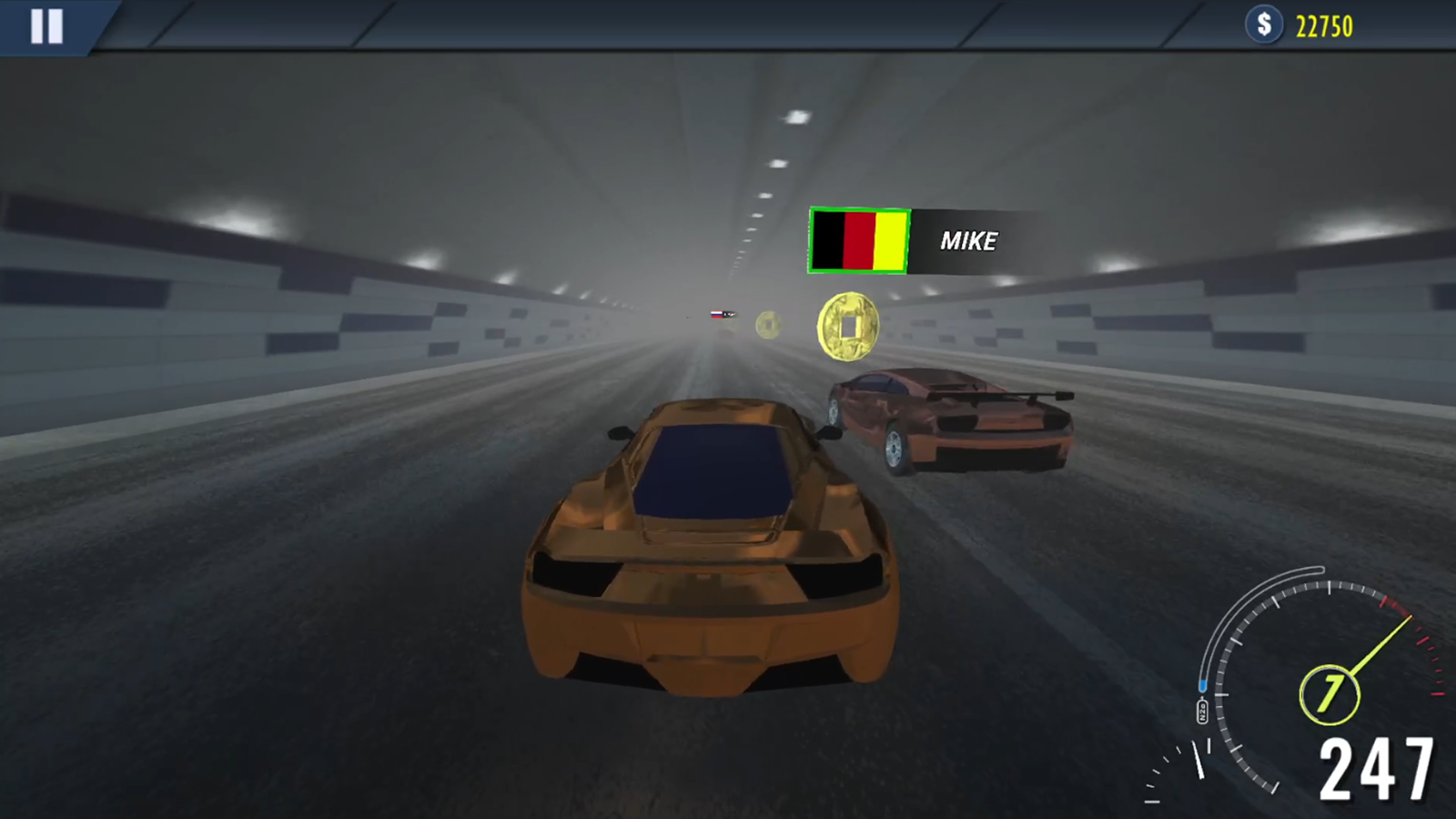Select the gear number 7 indicator
Viewport: 1456px width, 819px height.
1329,693
